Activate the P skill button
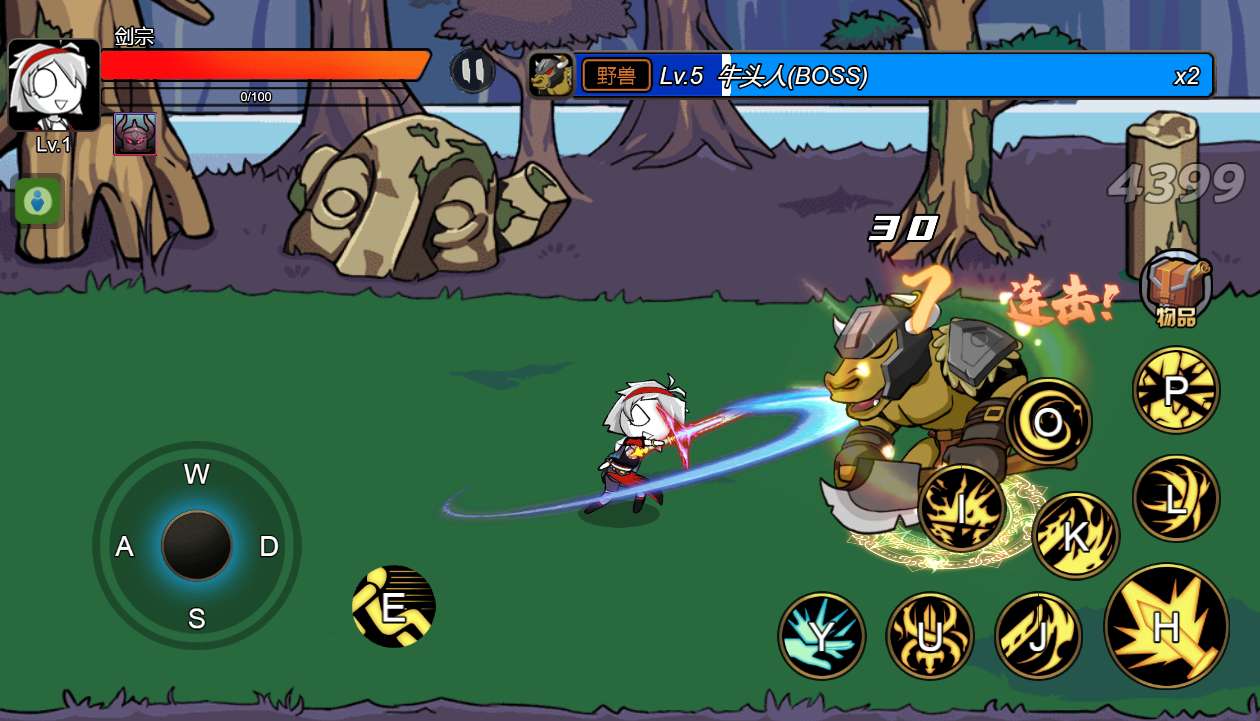 (1176, 390)
